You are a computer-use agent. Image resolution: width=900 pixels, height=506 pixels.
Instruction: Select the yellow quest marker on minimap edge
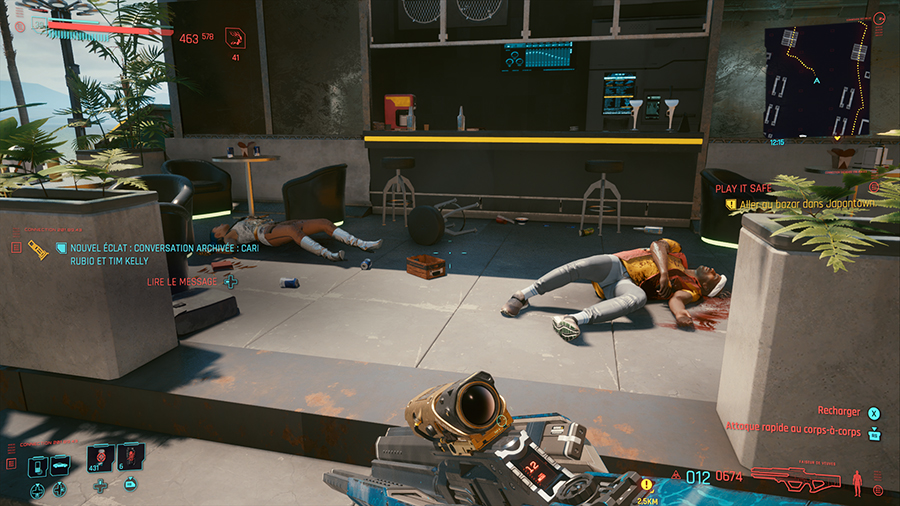click(837, 137)
